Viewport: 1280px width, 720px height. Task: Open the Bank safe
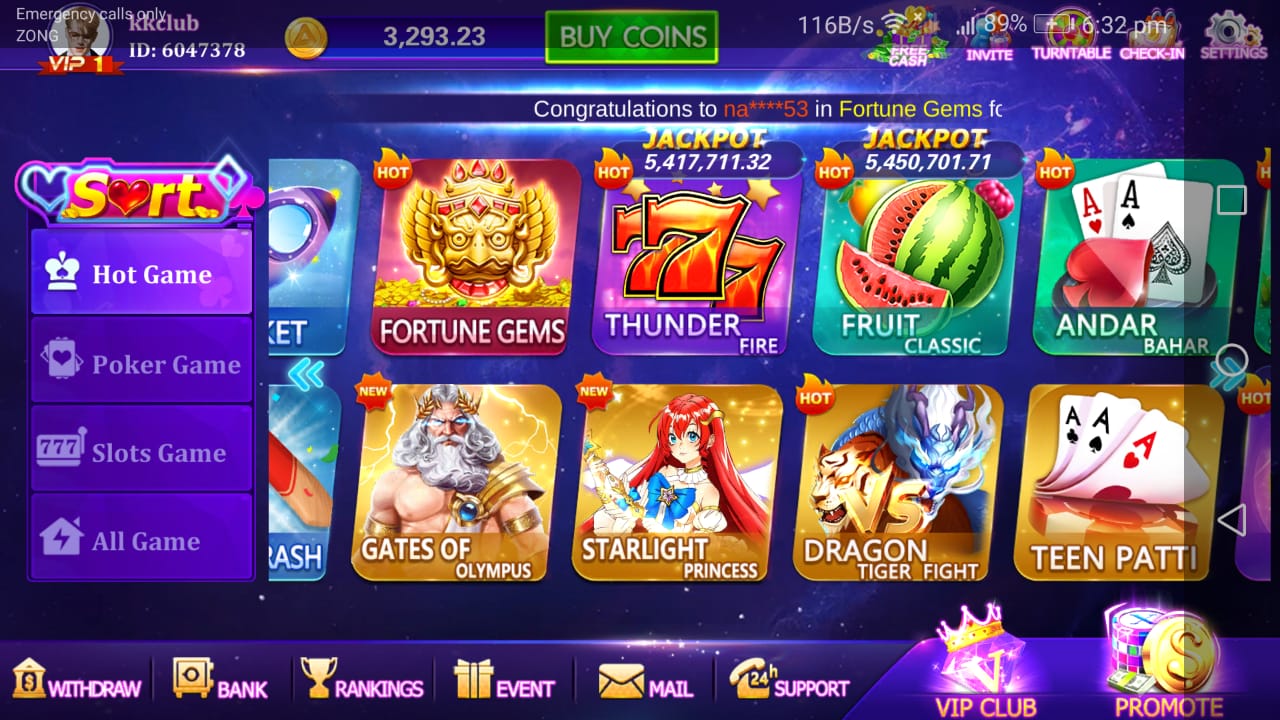tap(219, 680)
